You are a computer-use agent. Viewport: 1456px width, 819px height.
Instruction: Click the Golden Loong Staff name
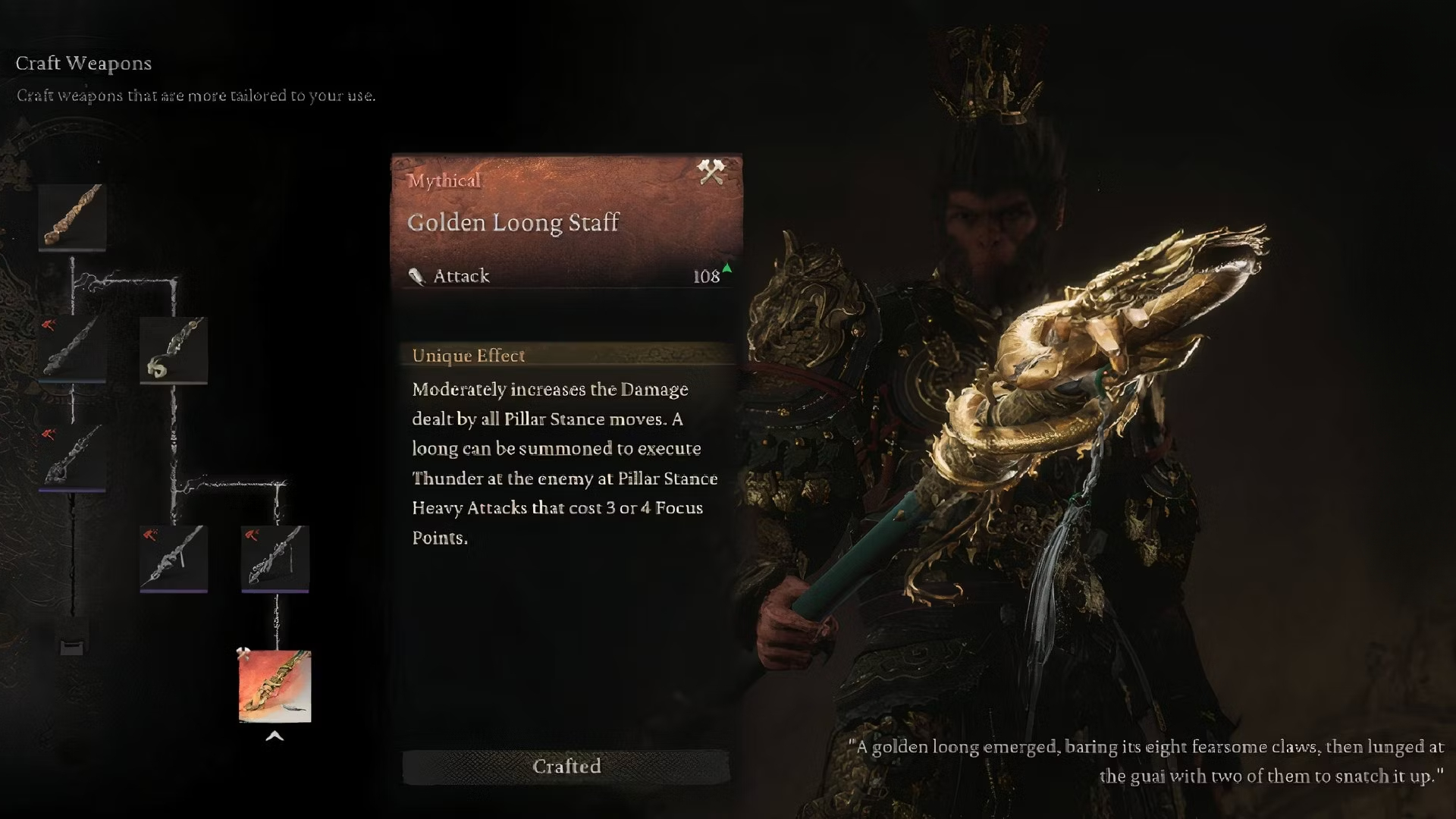(x=512, y=222)
